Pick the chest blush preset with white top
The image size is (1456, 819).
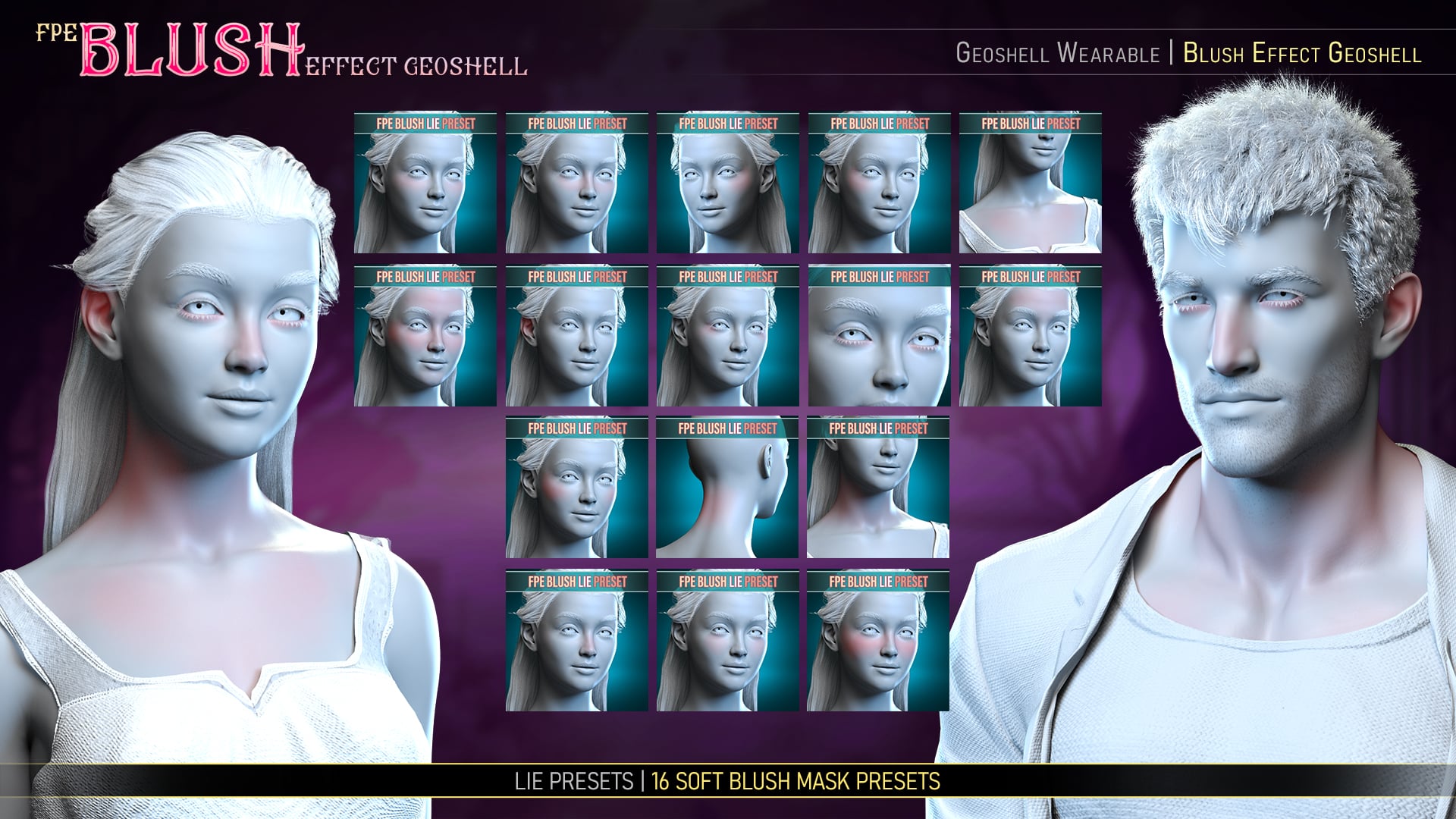(x=1030, y=183)
